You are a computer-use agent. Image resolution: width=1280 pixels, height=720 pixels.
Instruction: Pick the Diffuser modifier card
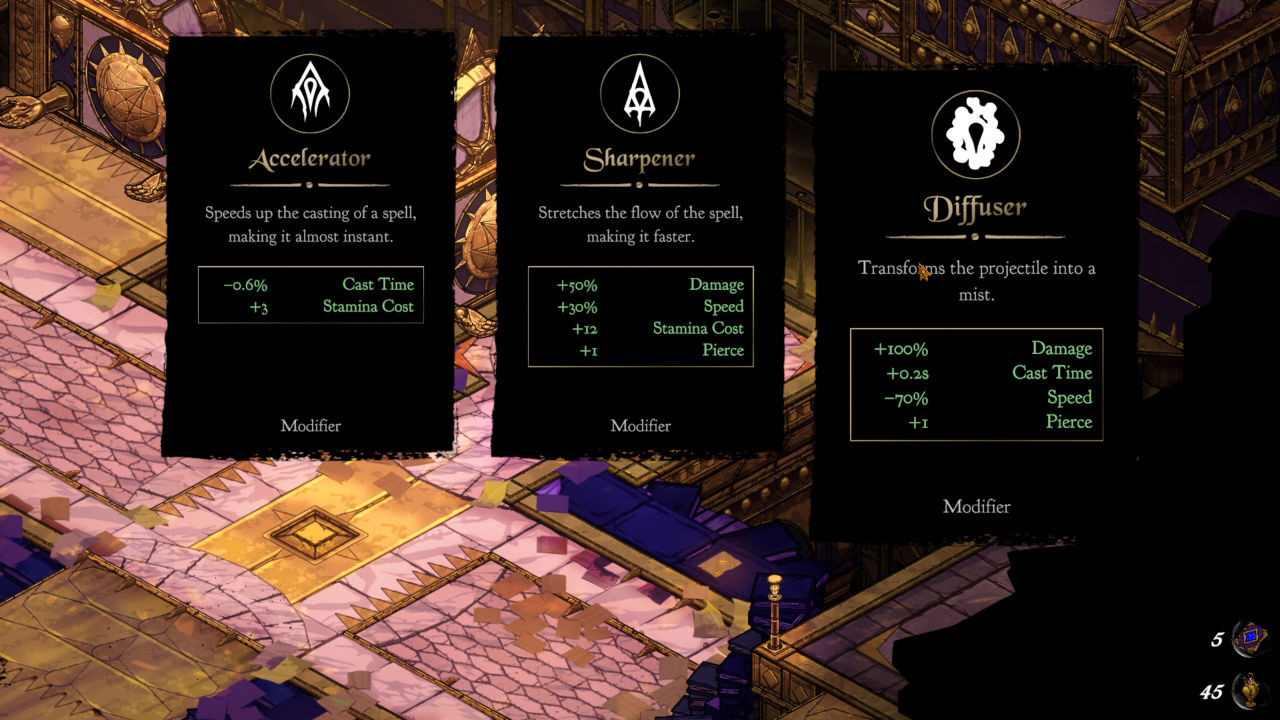[x=976, y=300]
